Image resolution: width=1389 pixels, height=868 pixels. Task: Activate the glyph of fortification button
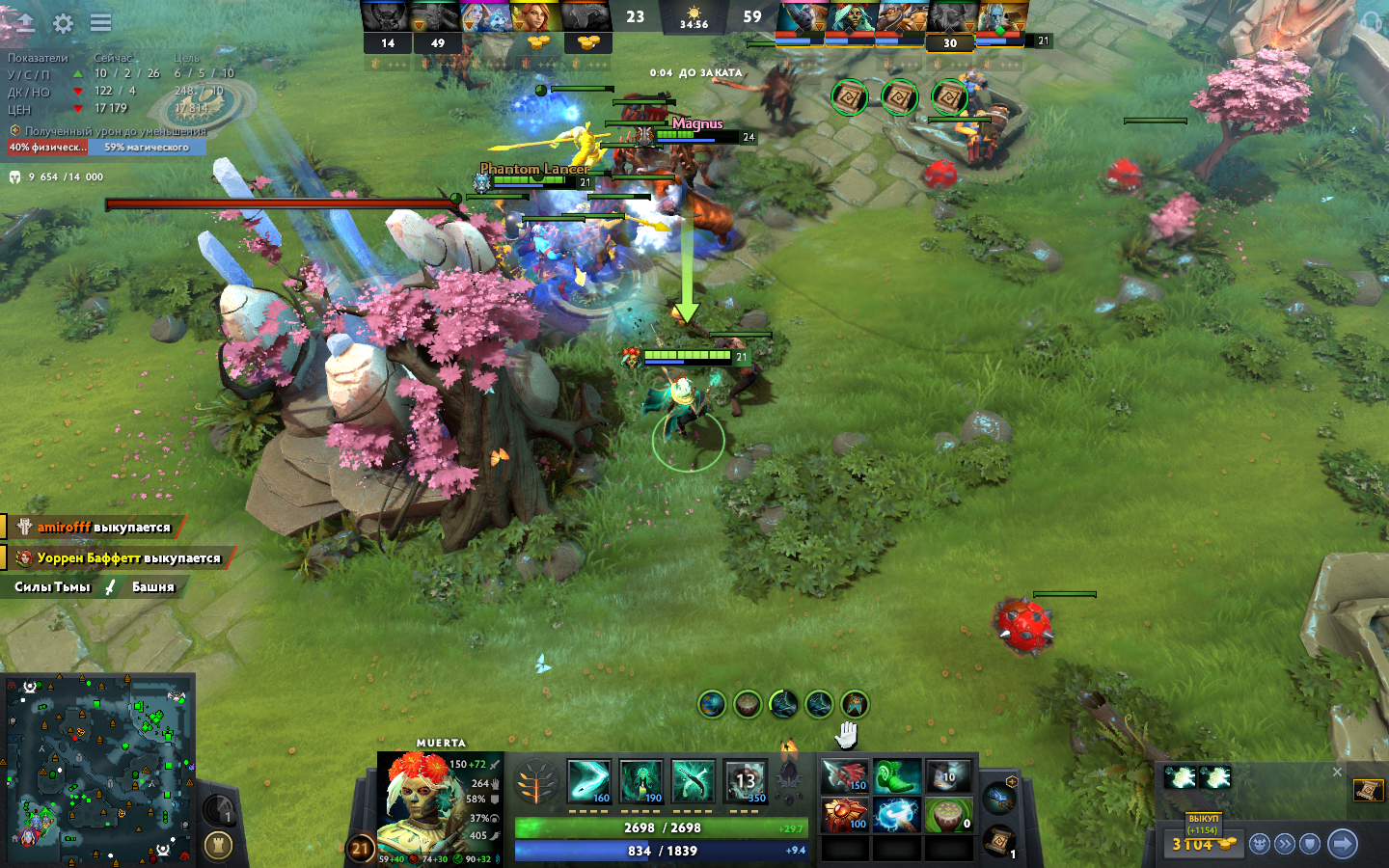[x=219, y=846]
